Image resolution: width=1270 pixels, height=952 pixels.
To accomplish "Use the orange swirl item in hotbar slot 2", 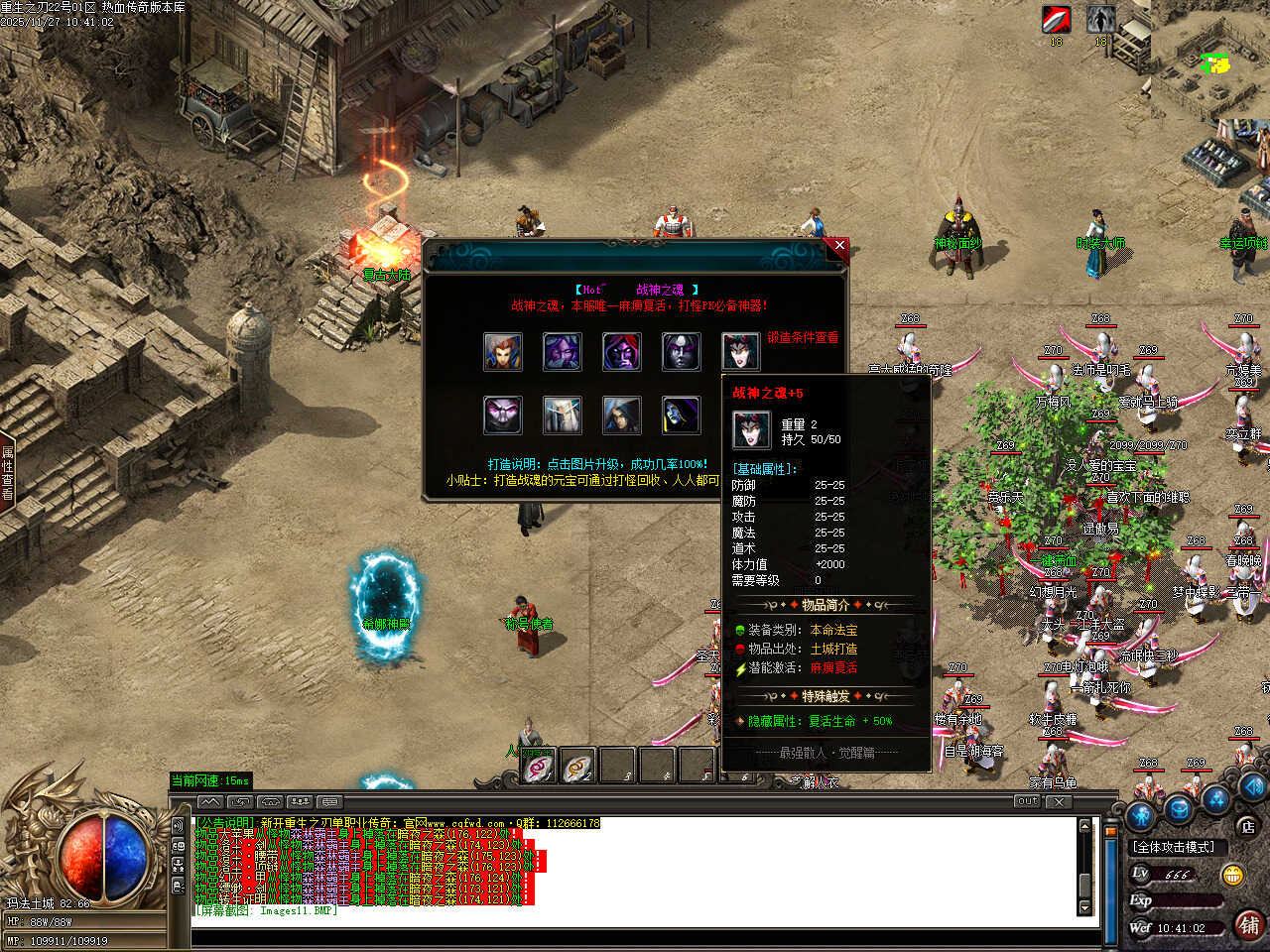I will click(x=578, y=767).
